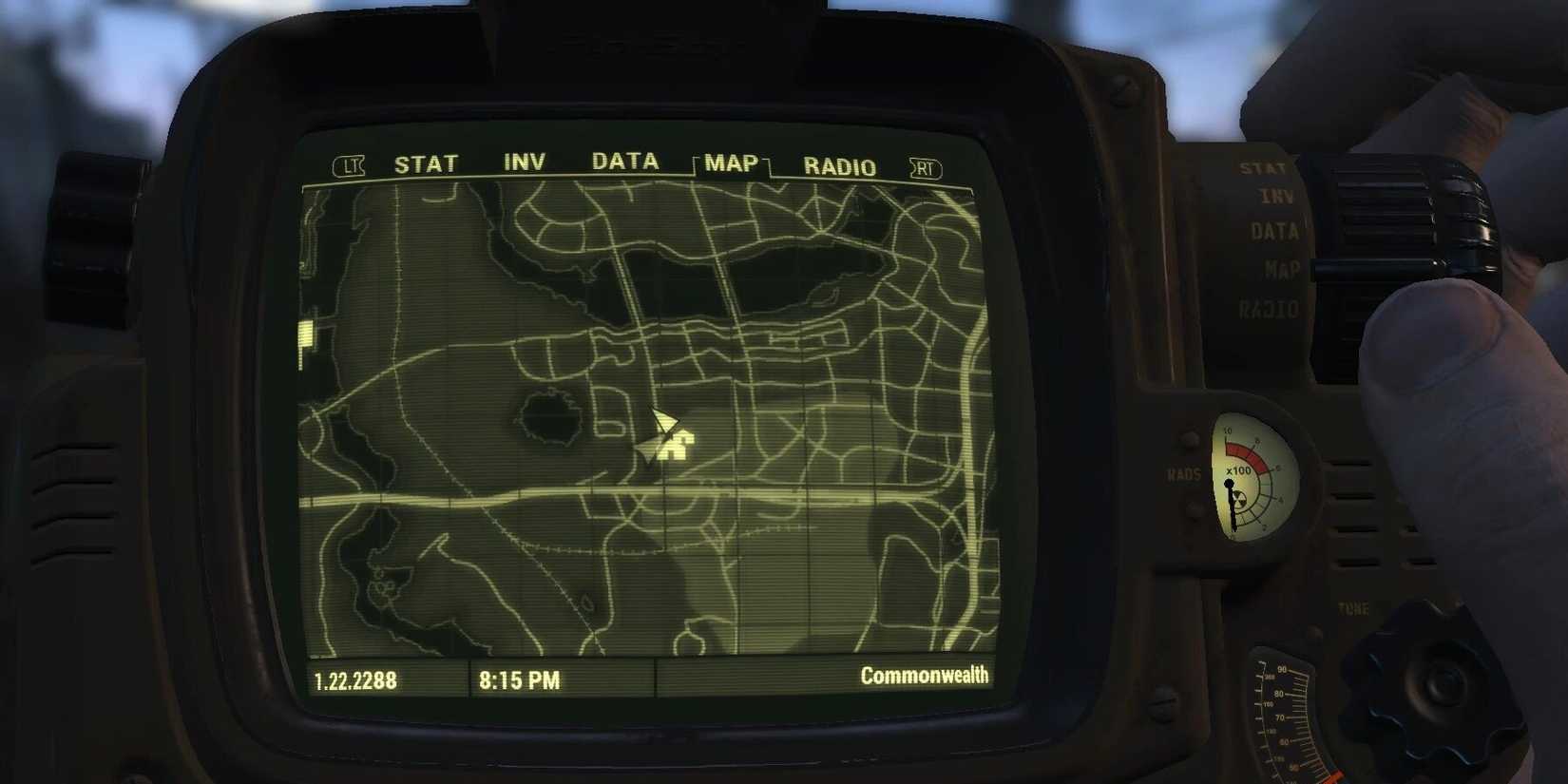Click the Commonwealth region label
Screen dimensions: 1568x784
tap(924, 677)
